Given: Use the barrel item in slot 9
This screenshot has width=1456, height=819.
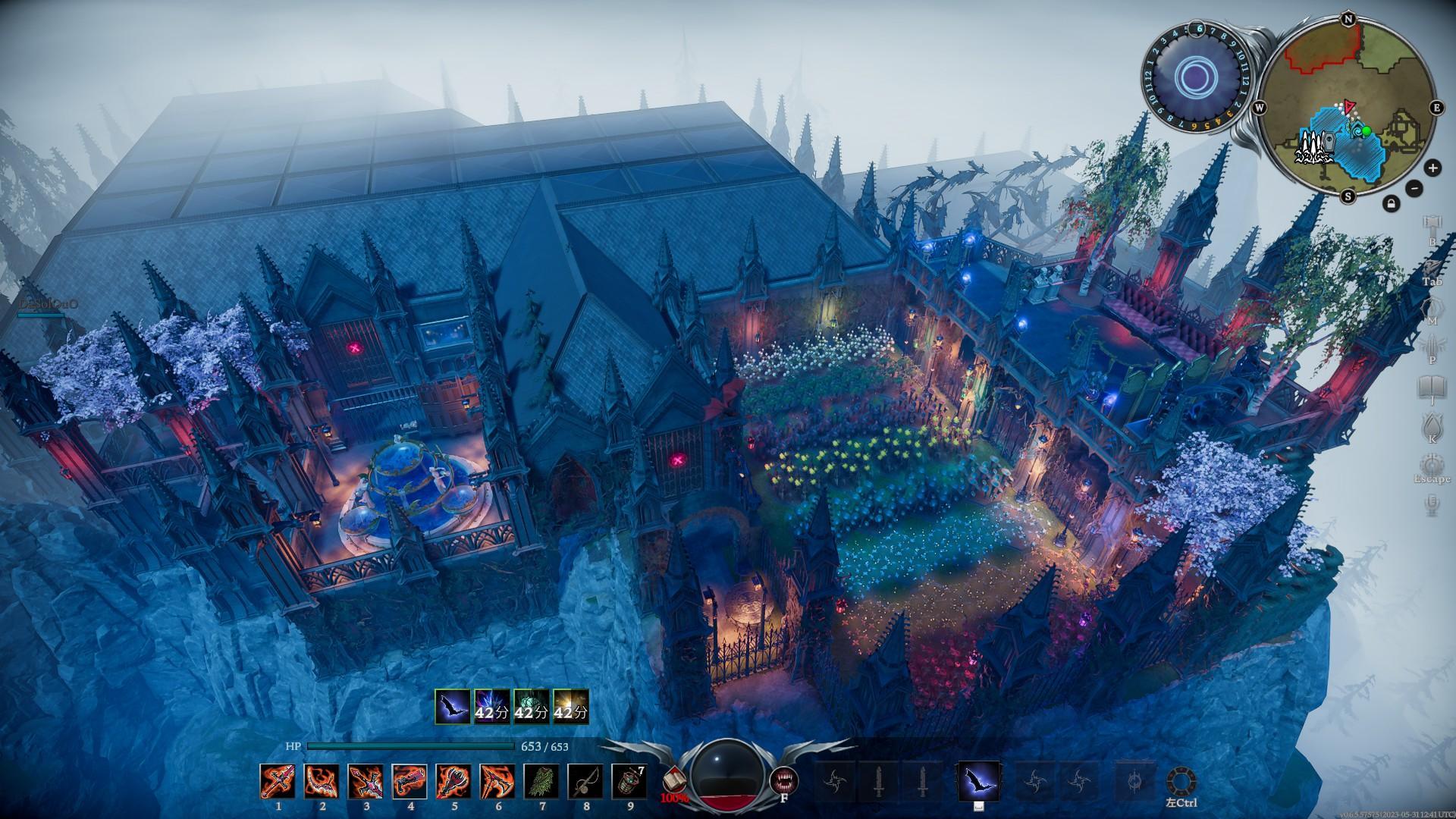Looking at the screenshot, I should tap(629, 781).
